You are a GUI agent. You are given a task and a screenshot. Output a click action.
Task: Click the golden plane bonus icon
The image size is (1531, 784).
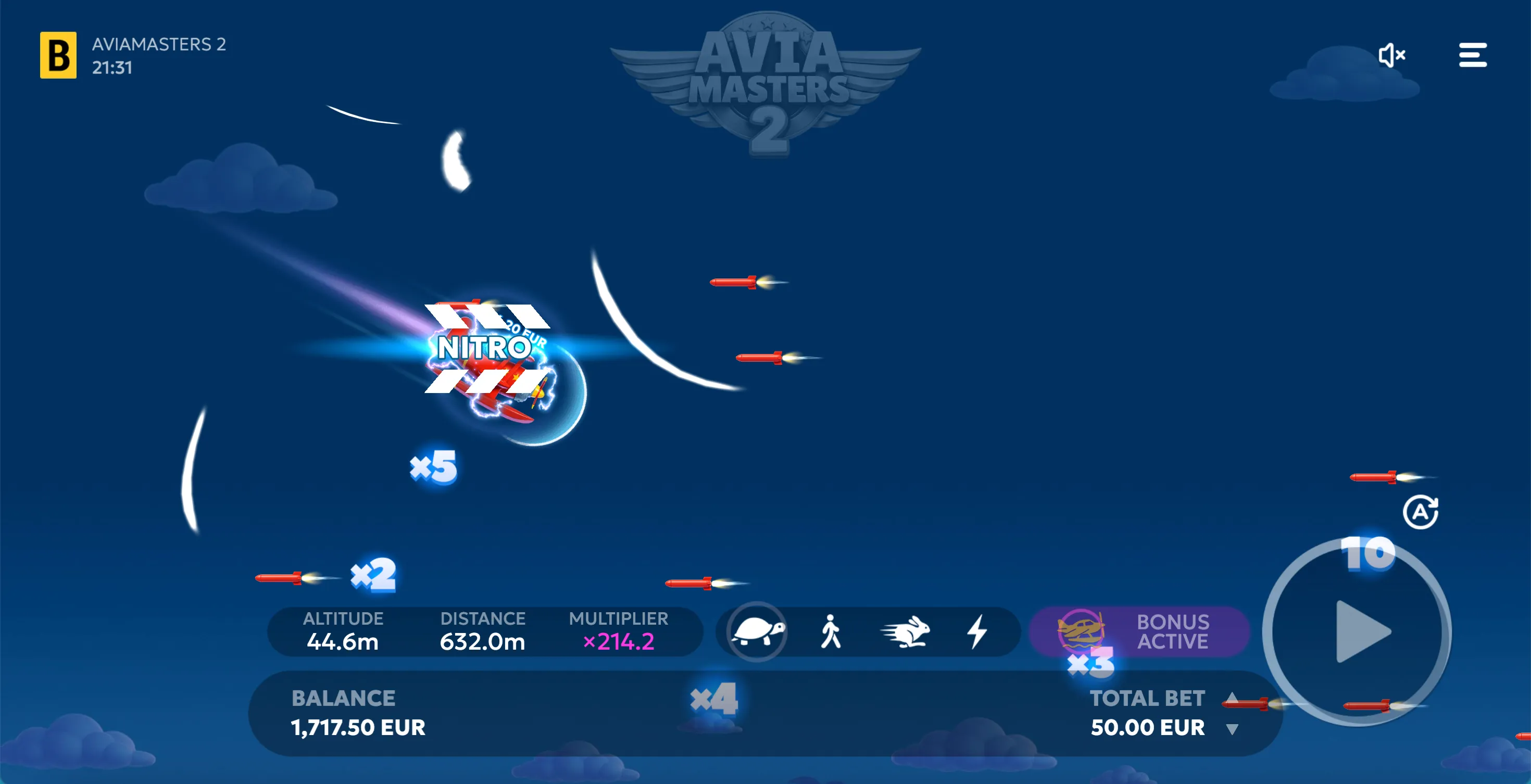(1080, 631)
